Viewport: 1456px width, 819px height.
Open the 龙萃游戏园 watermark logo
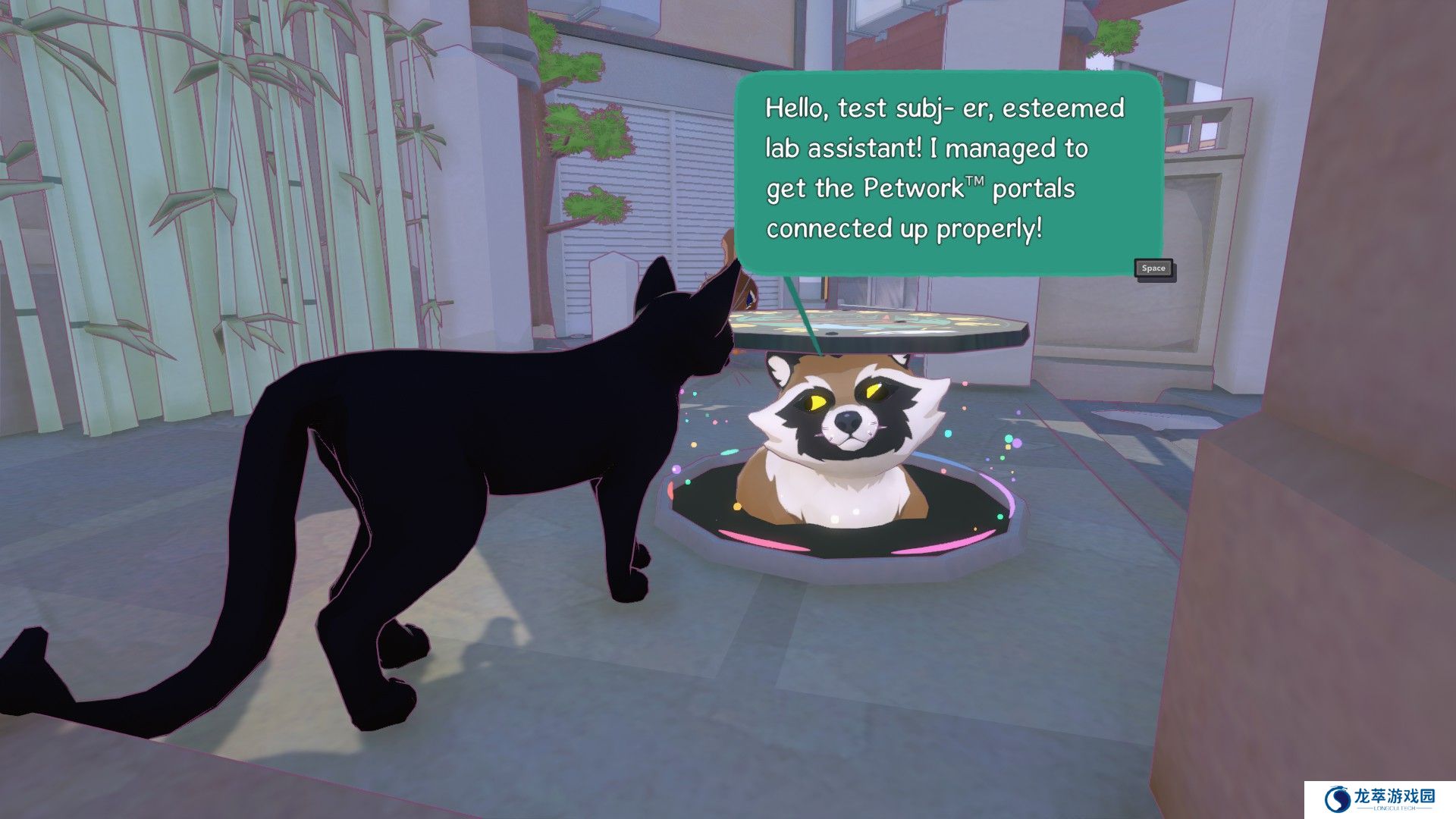(x=1379, y=799)
